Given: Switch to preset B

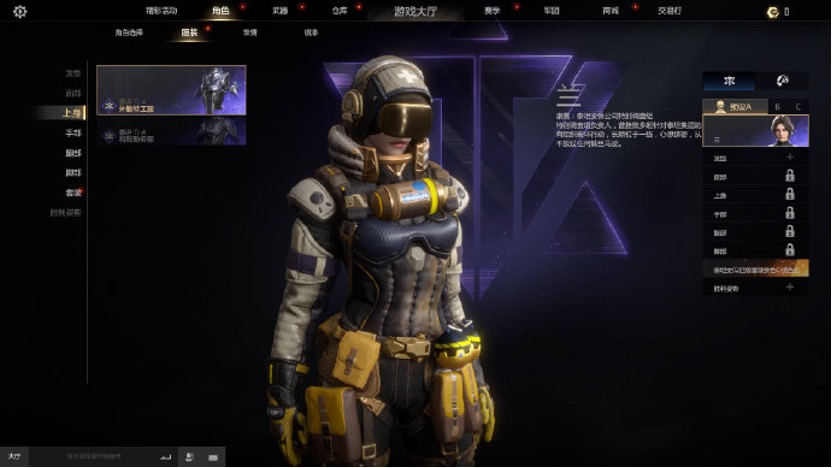Looking at the screenshot, I should (x=777, y=106).
